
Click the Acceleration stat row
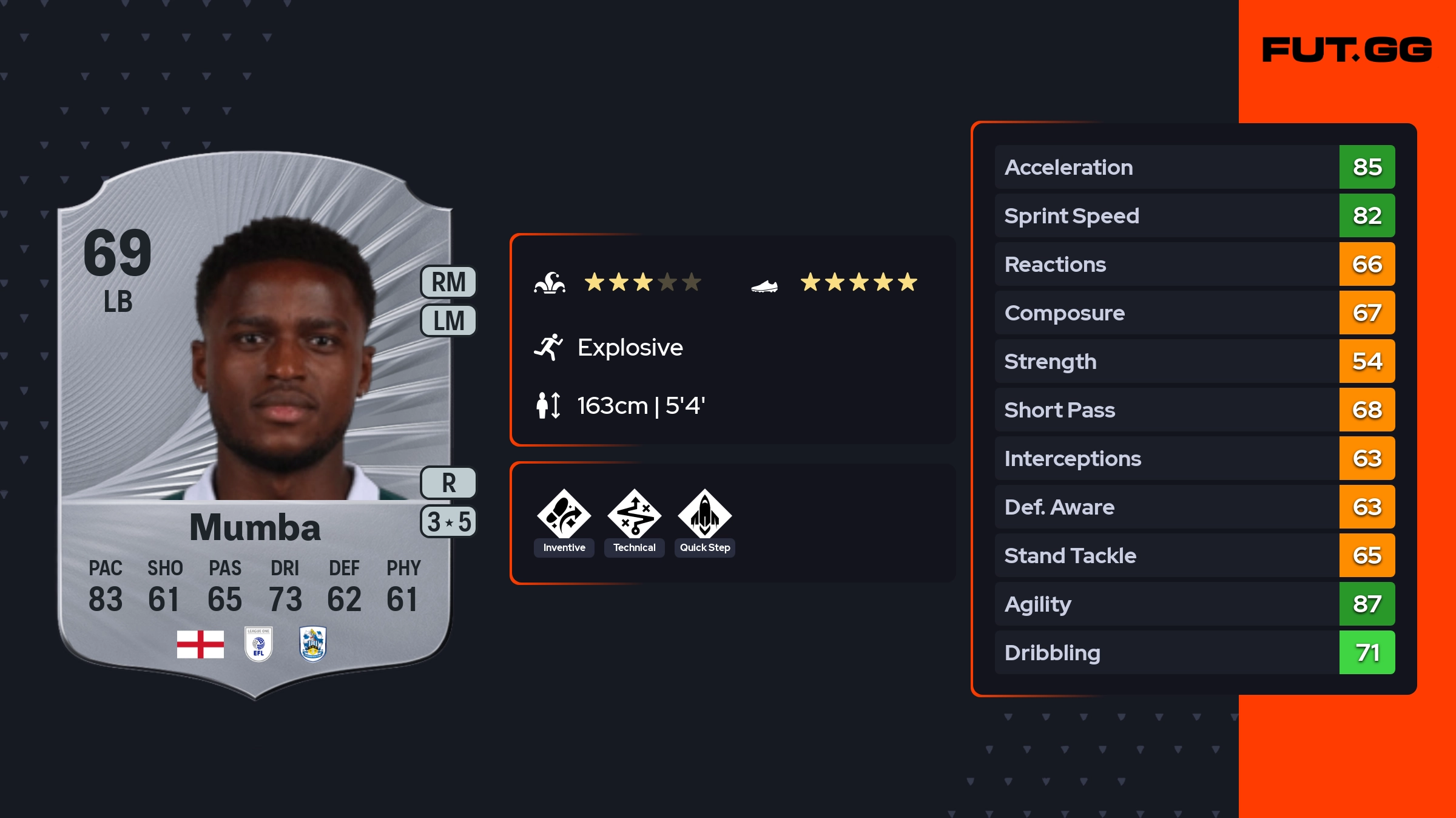point(1195,167)
